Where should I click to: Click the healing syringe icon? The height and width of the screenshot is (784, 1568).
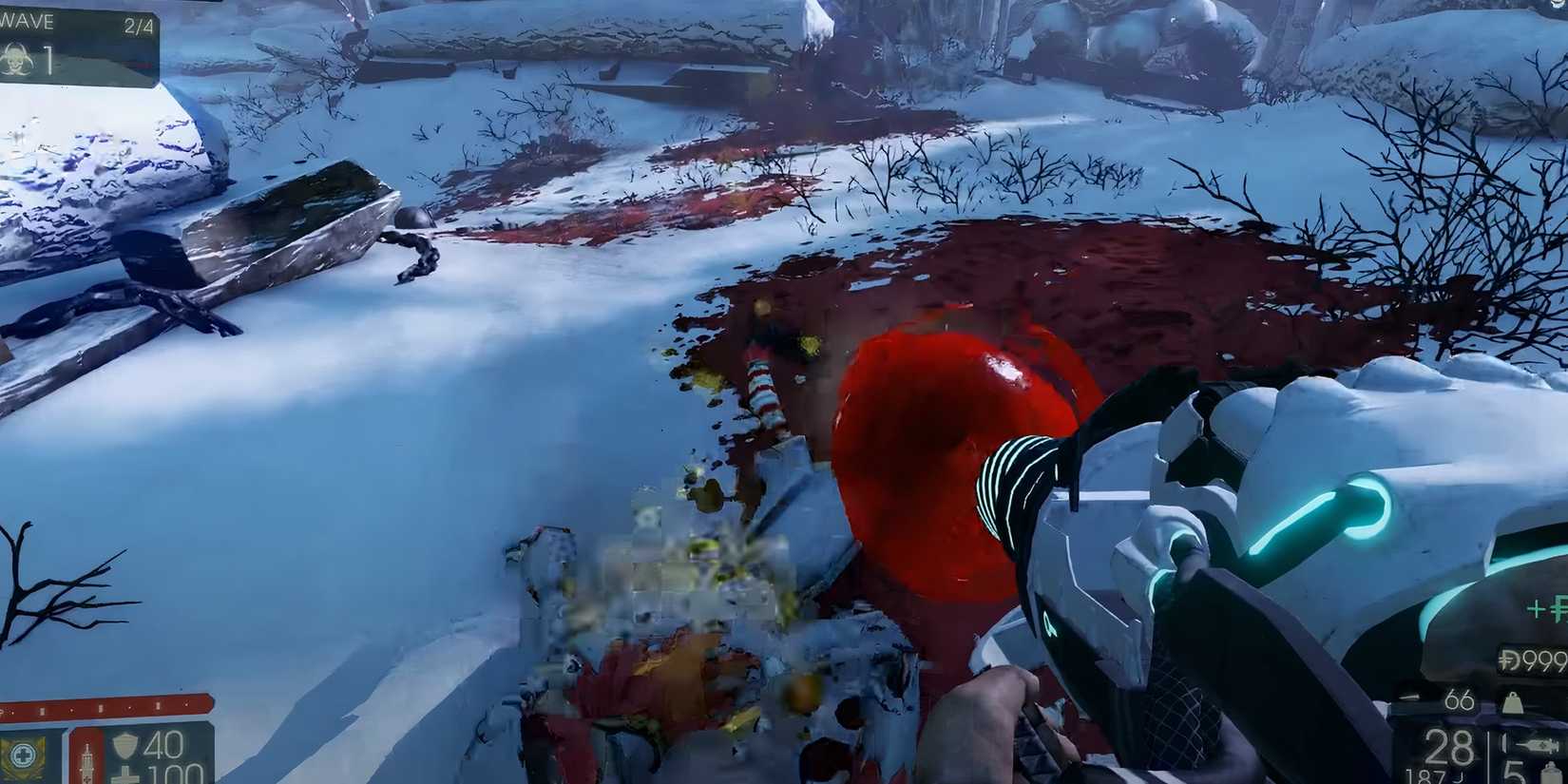tap(86, 758)
